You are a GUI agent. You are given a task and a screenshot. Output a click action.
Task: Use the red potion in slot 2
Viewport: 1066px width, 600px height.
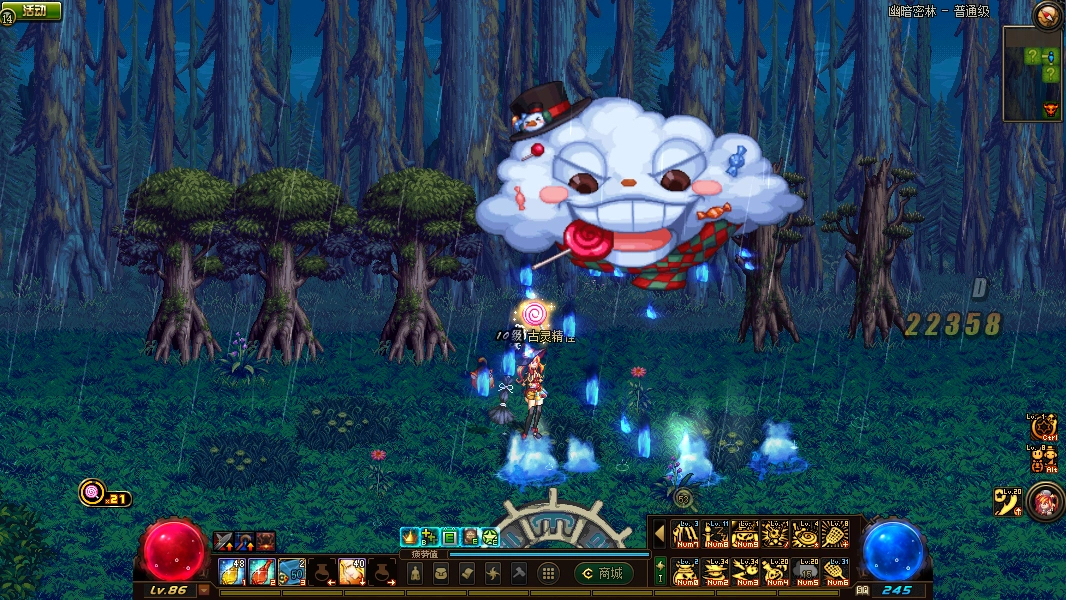click(x=262, y=572)
